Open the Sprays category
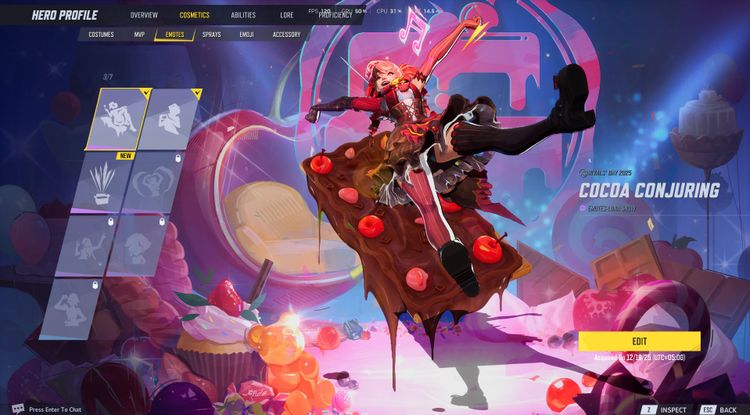This screenshot has width=750, height=415. [x=211, y=34]
